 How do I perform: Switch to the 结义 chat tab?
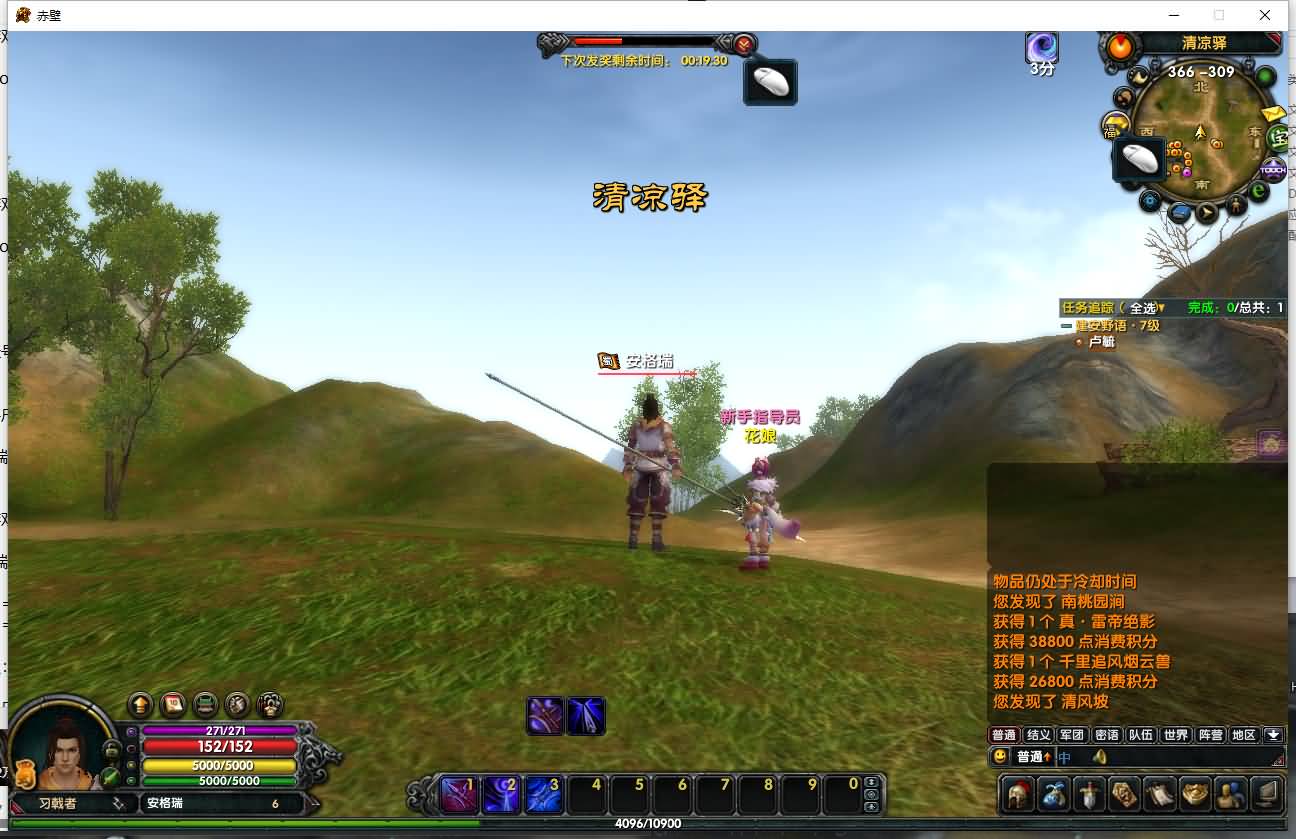pos(1038,735)
